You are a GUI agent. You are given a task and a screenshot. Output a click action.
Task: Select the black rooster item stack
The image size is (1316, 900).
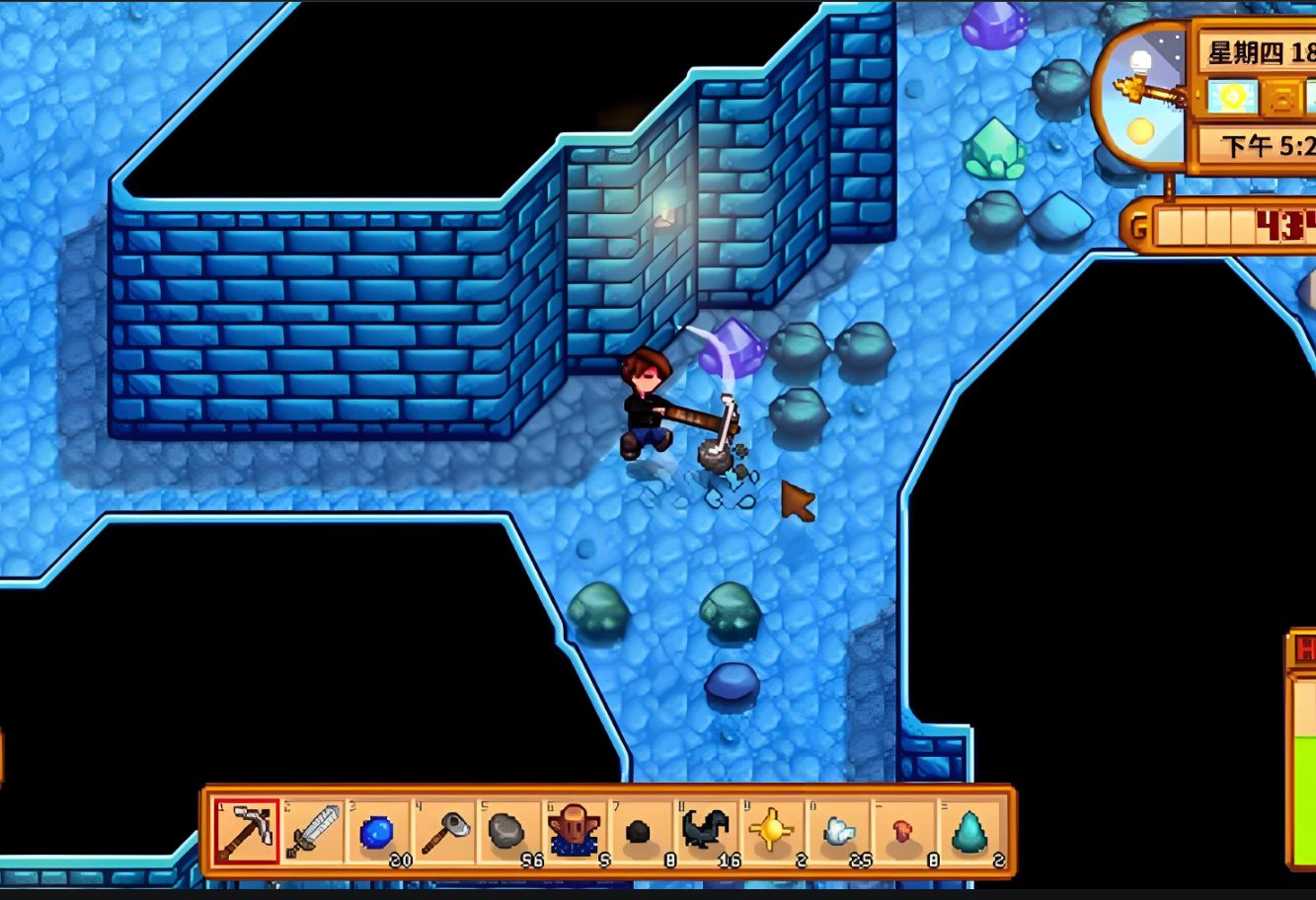tap(707, 831)
